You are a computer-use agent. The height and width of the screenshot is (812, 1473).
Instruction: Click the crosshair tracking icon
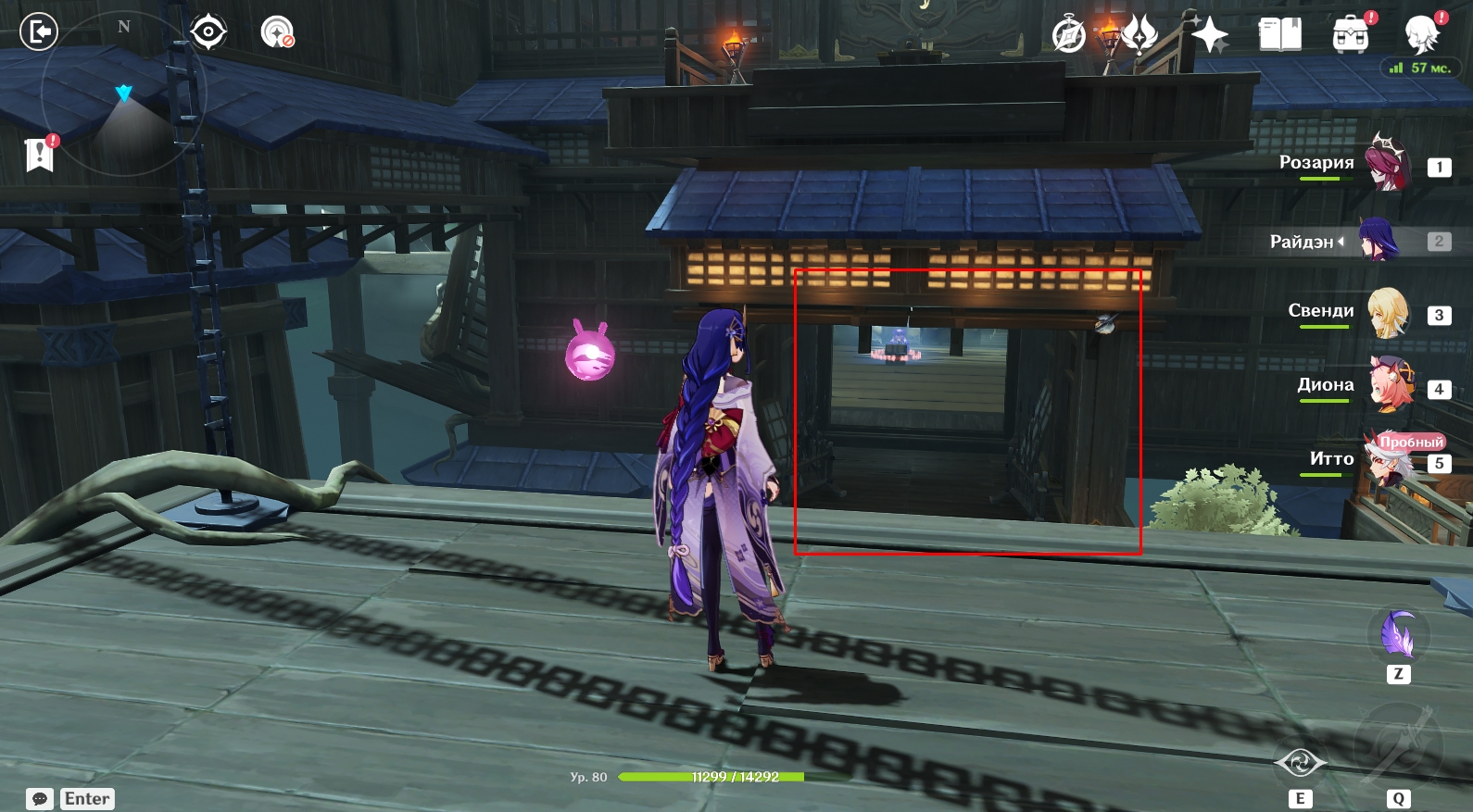pyautogui.click(x=208, y=32)
